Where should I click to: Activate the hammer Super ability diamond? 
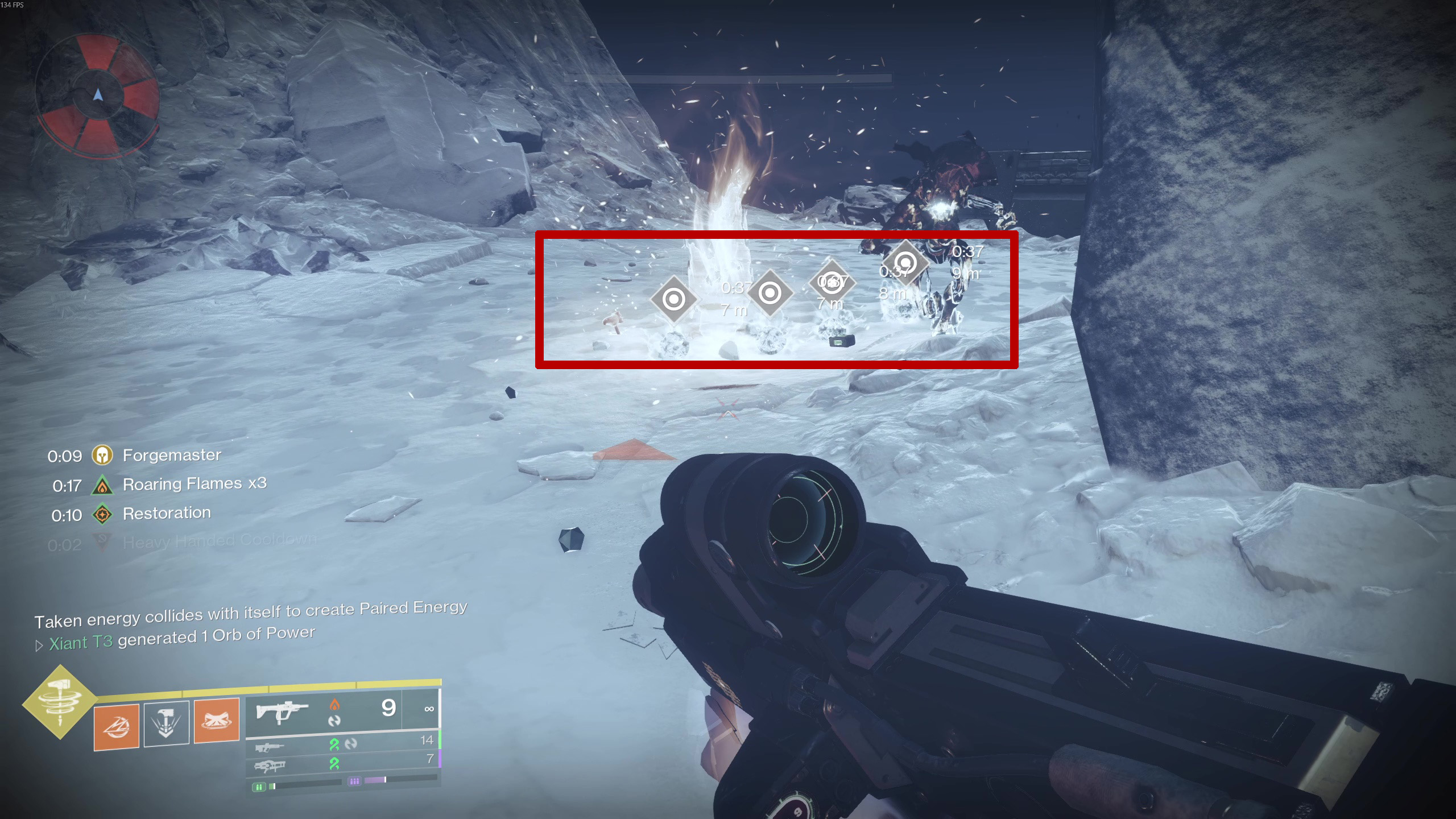[60, 702]
